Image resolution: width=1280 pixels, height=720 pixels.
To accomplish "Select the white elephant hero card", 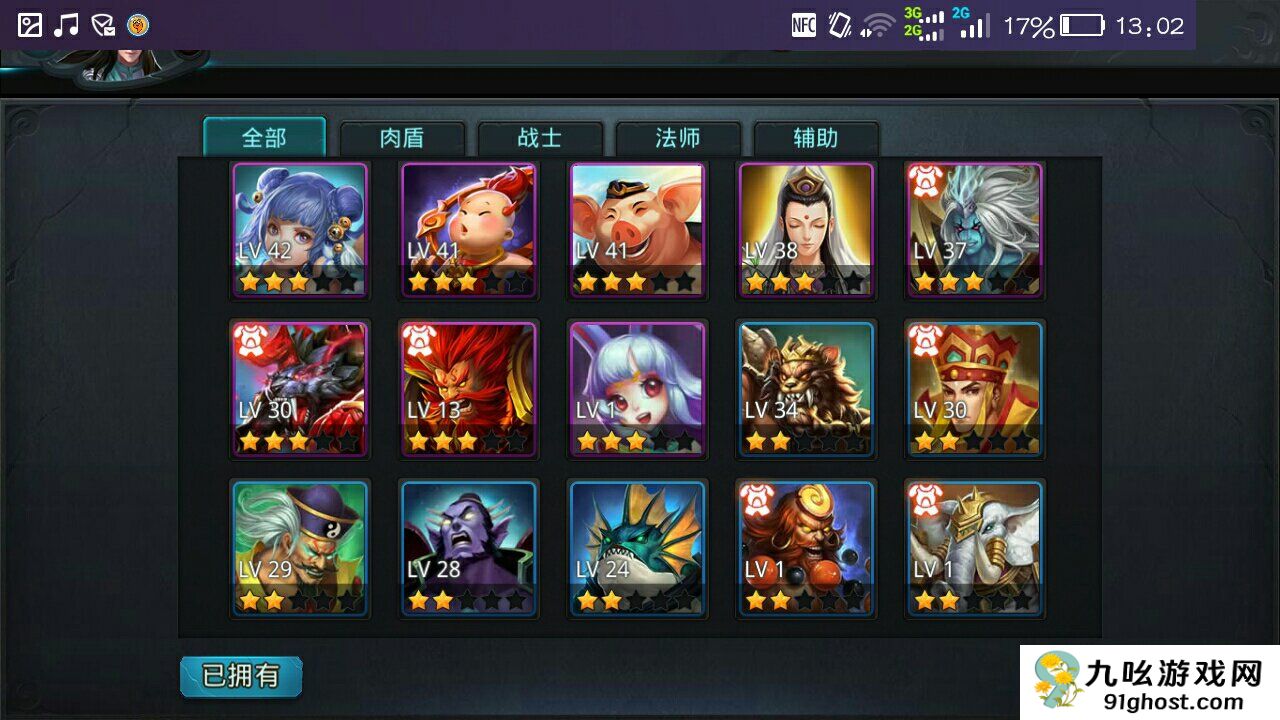I will pyautogui.click(x=975, y=548).
